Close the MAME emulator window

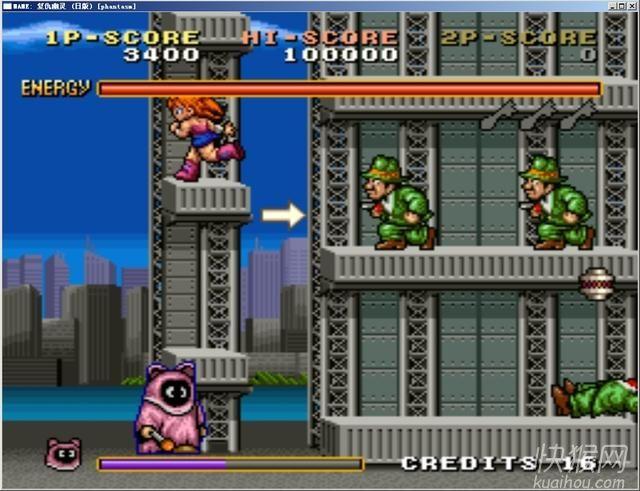pyautogui.click(x=631, y=5)
